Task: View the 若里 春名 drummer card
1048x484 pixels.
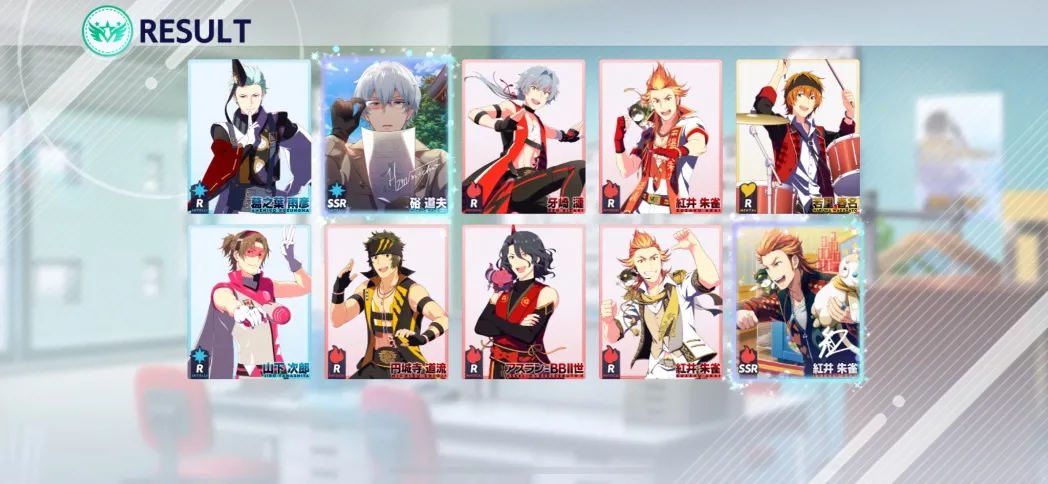Action: (797, 137)
